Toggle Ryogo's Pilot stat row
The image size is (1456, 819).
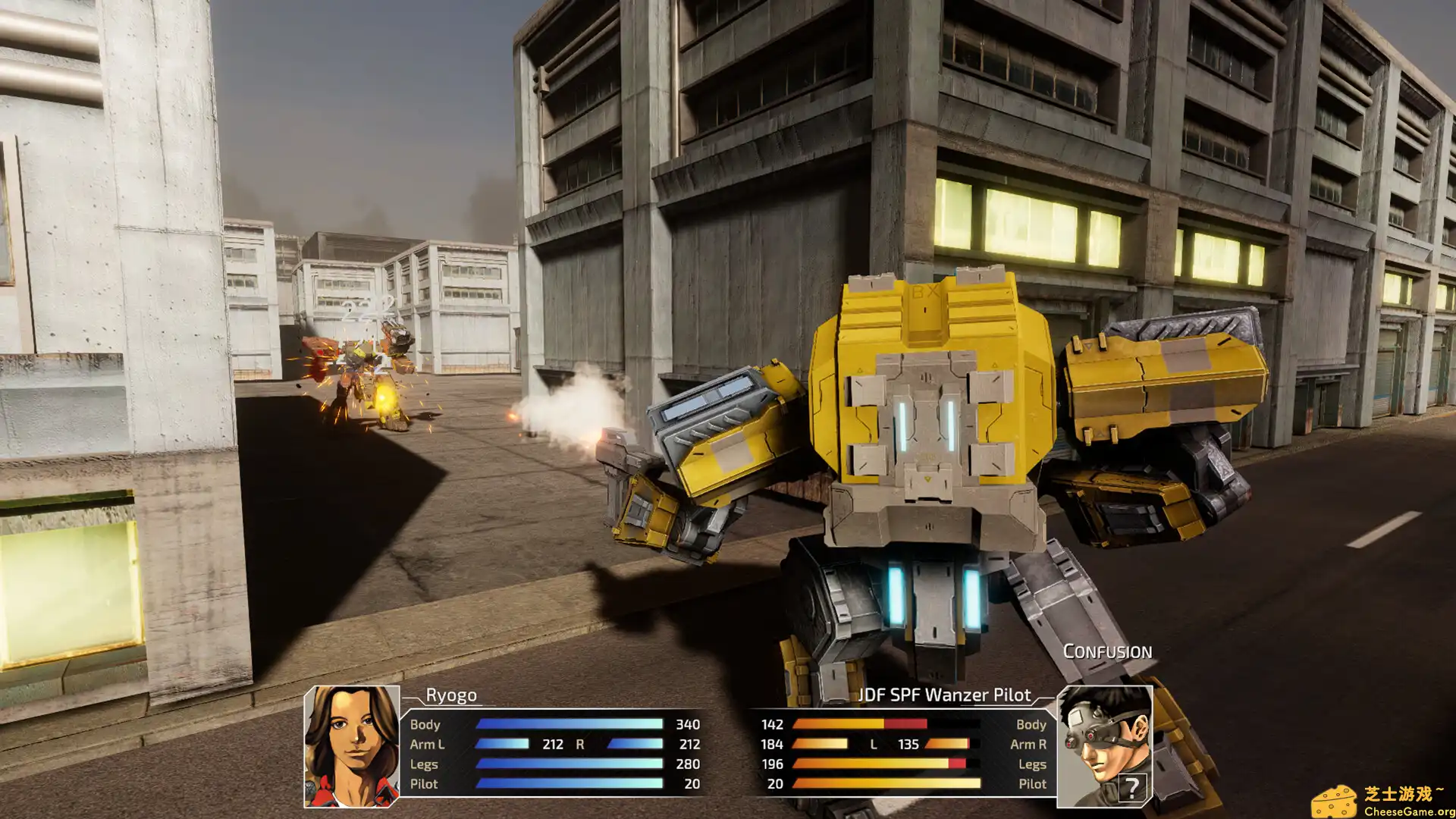click(425, 784)
